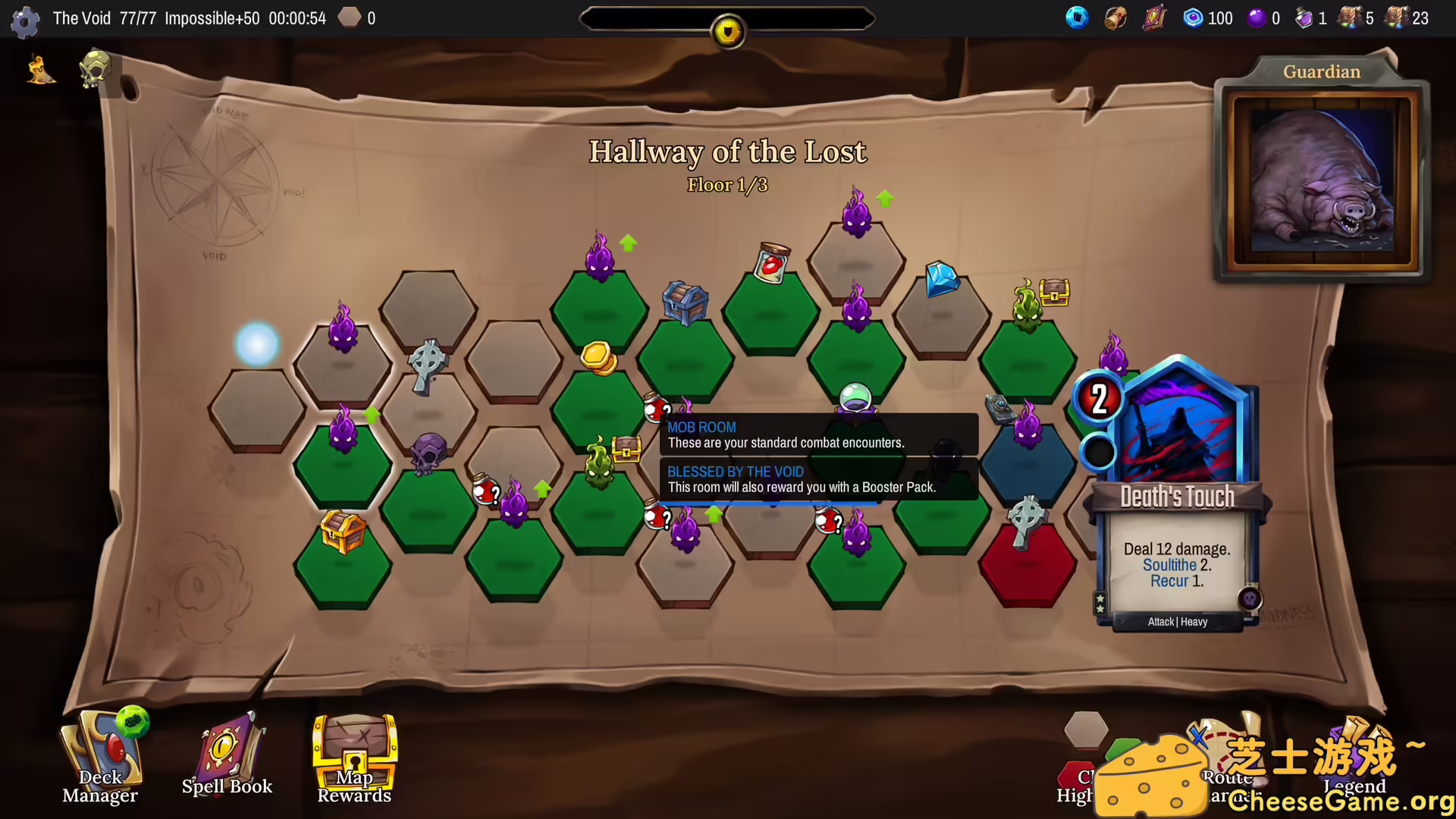Select the Death's Touch card preview
This screenshot has width=1456, height=819.
[1177, 493]
